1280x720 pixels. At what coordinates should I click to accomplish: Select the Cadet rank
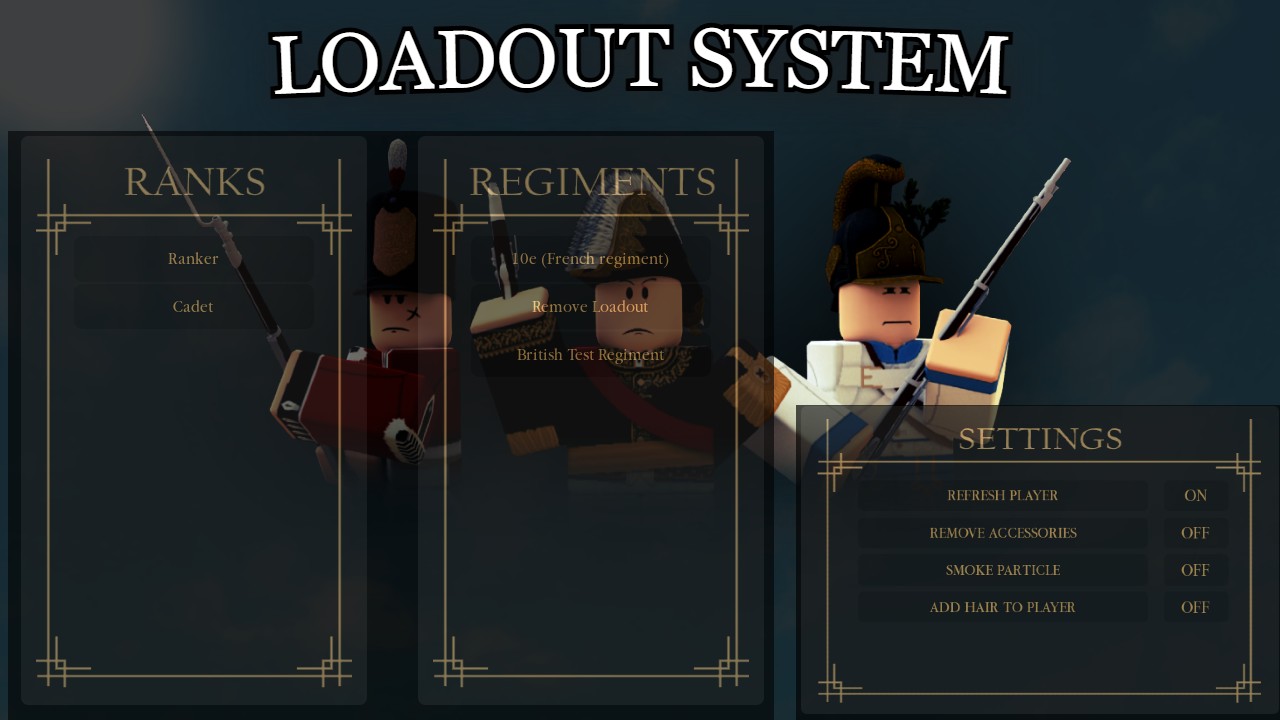pos(192,306)
